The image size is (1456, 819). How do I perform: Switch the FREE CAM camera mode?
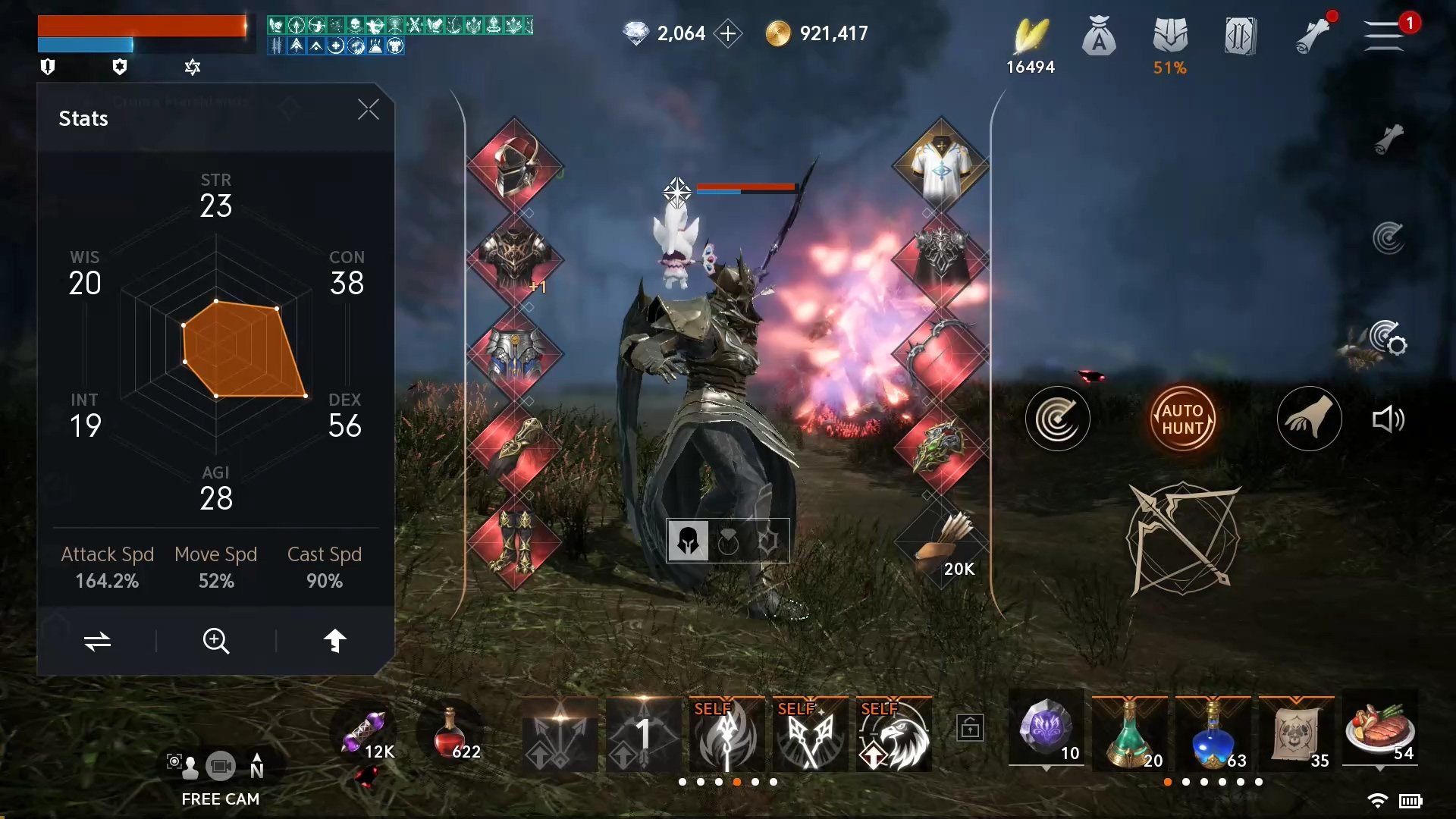pyautogui.click(x=221, y=767)
